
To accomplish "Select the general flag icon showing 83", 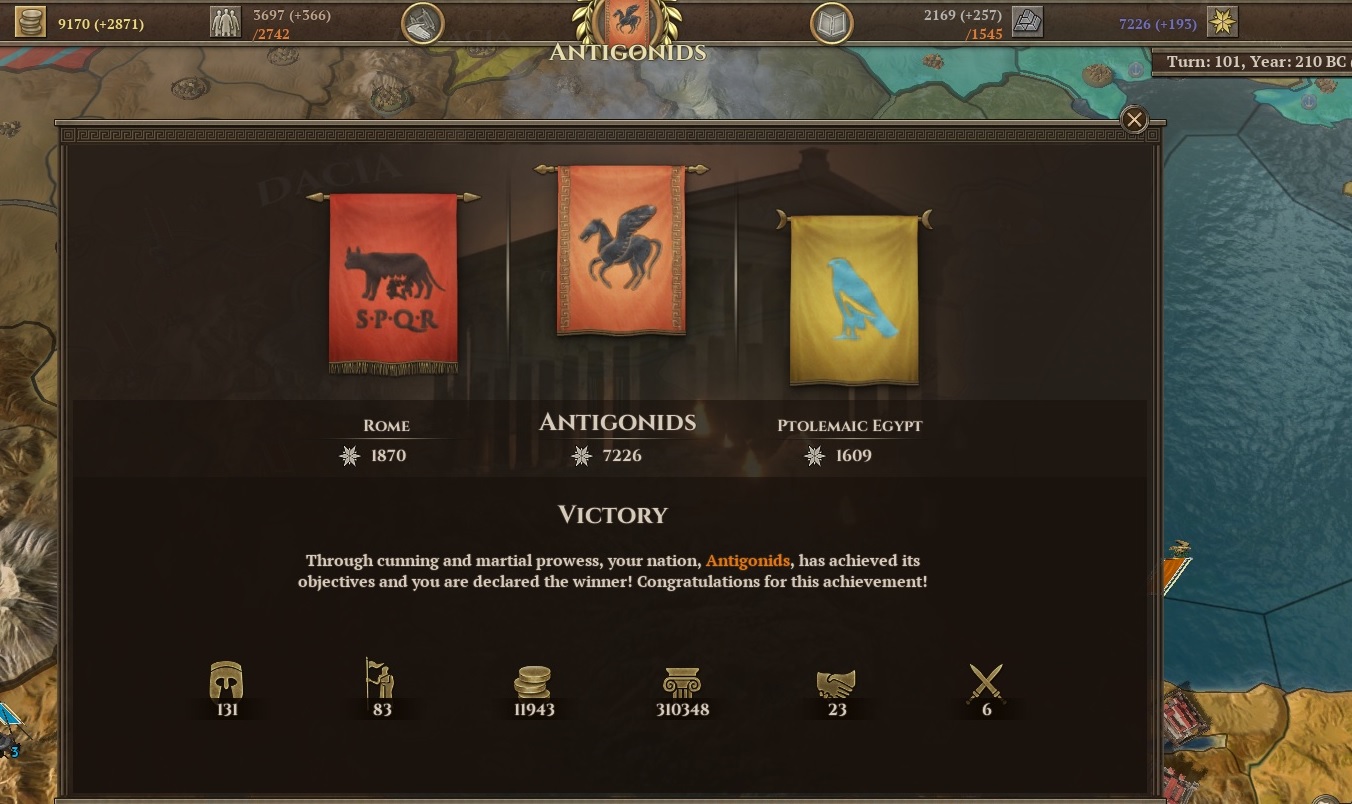I will (x=381, y=680).
